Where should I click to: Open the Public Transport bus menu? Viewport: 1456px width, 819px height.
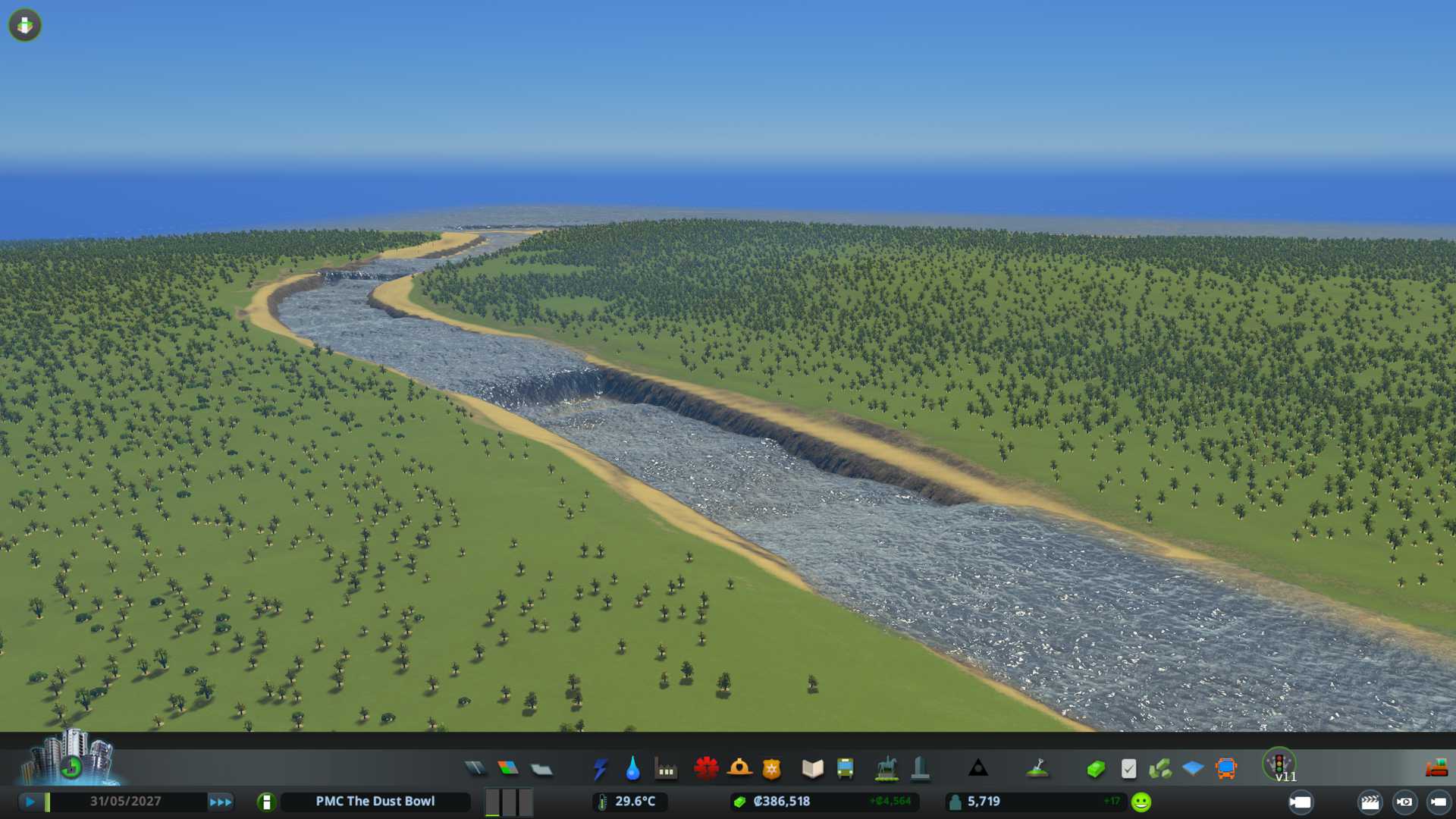(x=845, y=769)
